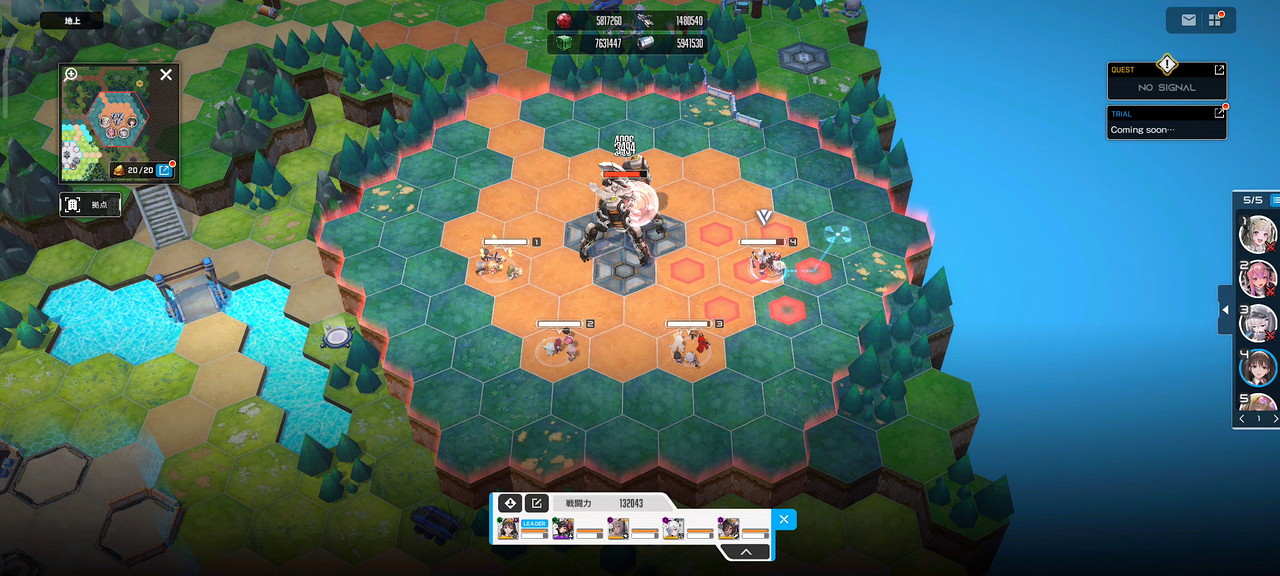Screen dimensions: 1280x576
Task: Zoom the minimap with magnifier button
Action: (71, 74)
